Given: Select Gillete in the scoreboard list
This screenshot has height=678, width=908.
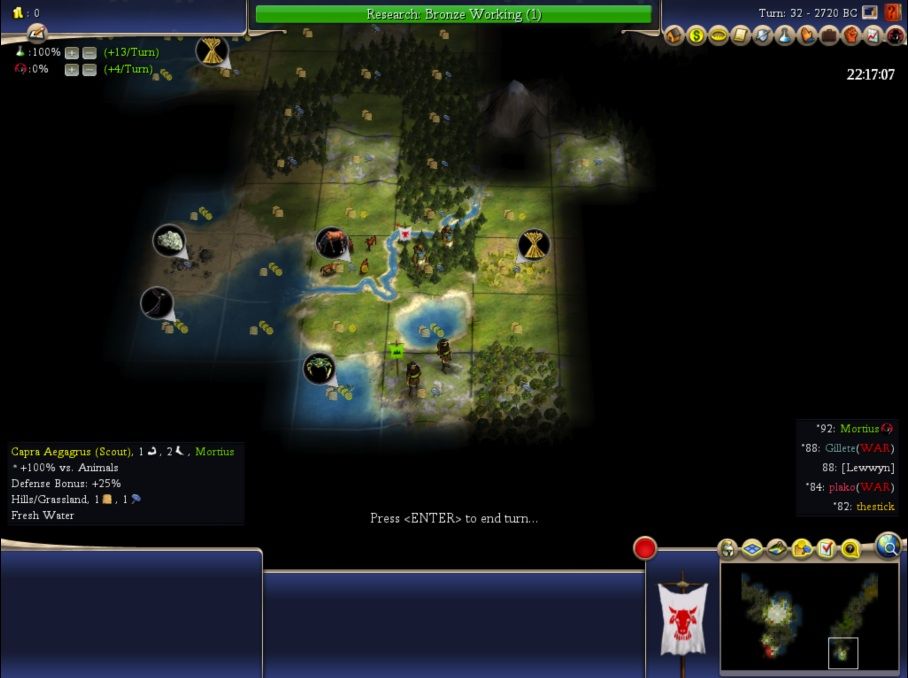Looking at the screenshot, I should coord(846,448).
